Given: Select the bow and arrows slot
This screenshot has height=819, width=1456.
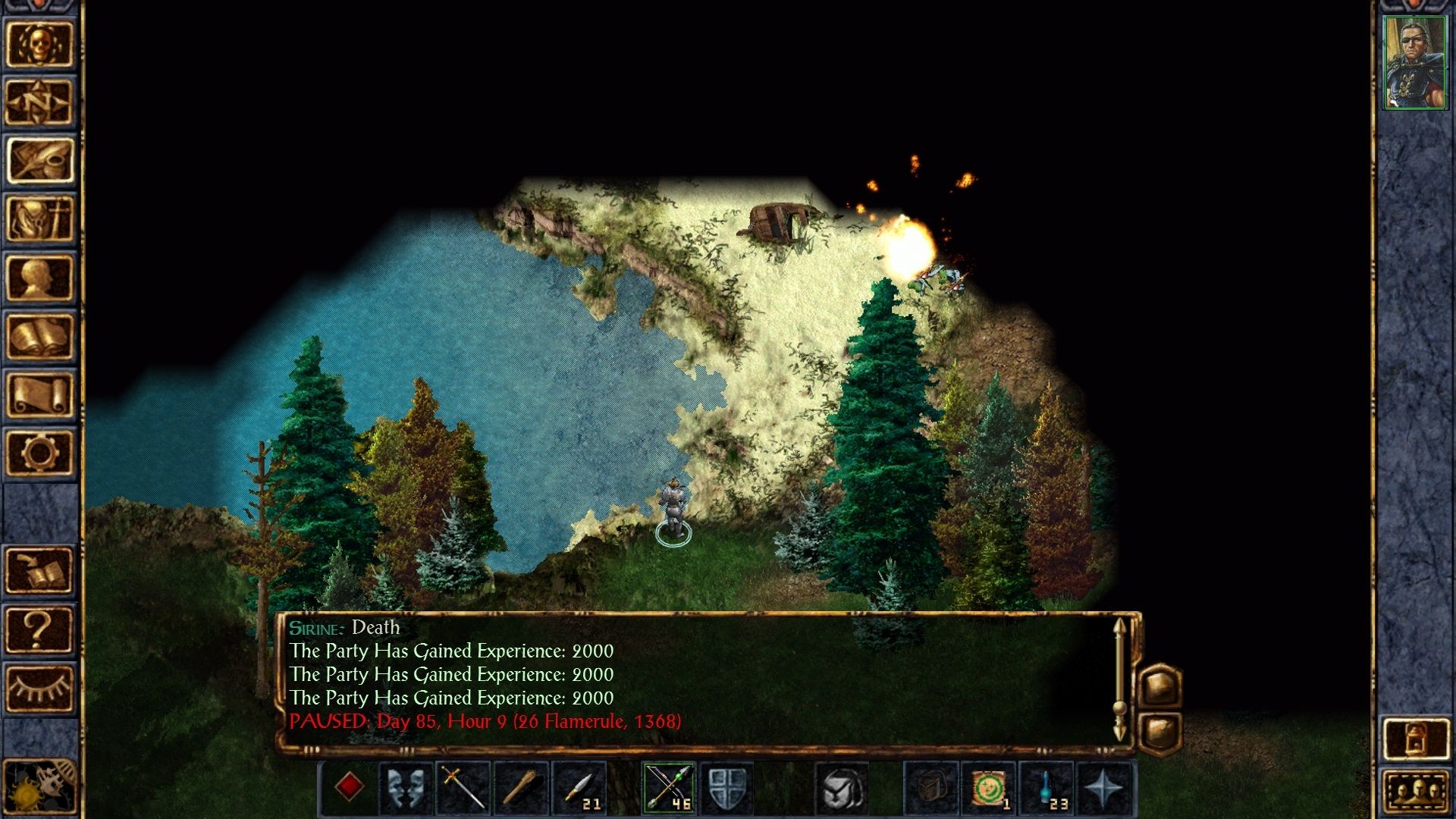Looking at the screenshot, I should (668, 787).
